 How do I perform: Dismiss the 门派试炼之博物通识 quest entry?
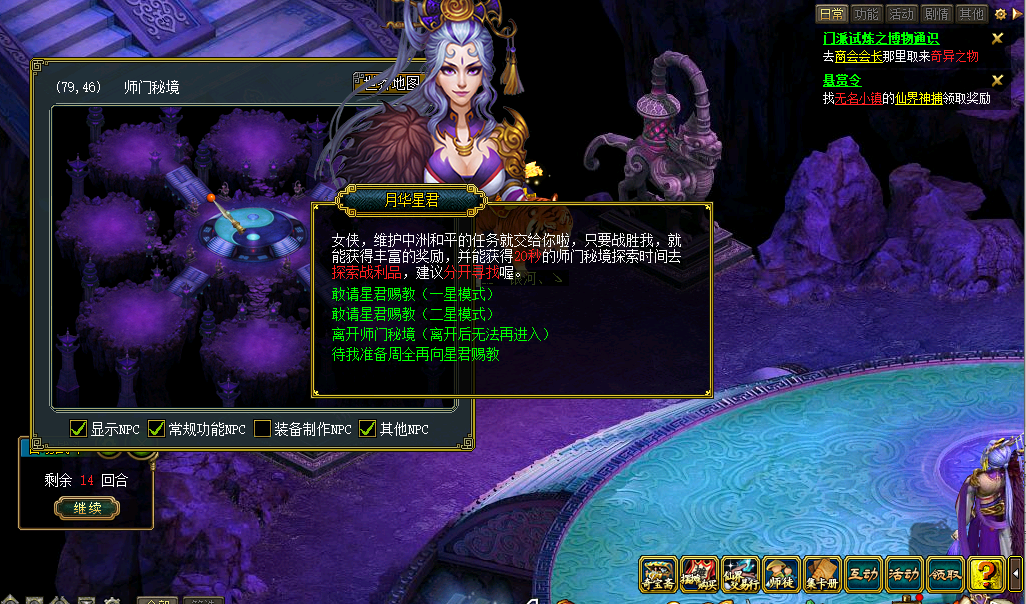coord(997,39)
